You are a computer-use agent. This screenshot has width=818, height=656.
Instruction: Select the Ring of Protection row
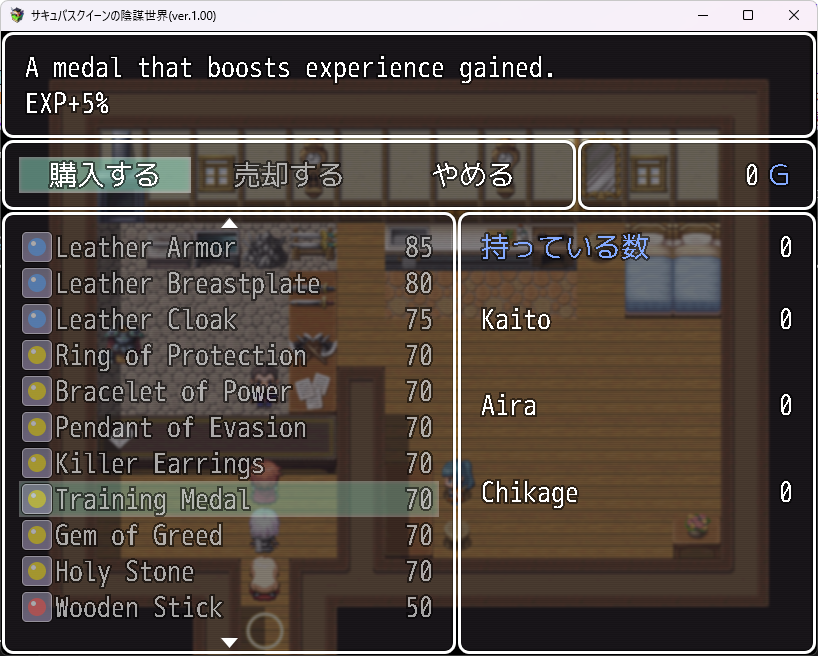[x=229, y=355]
